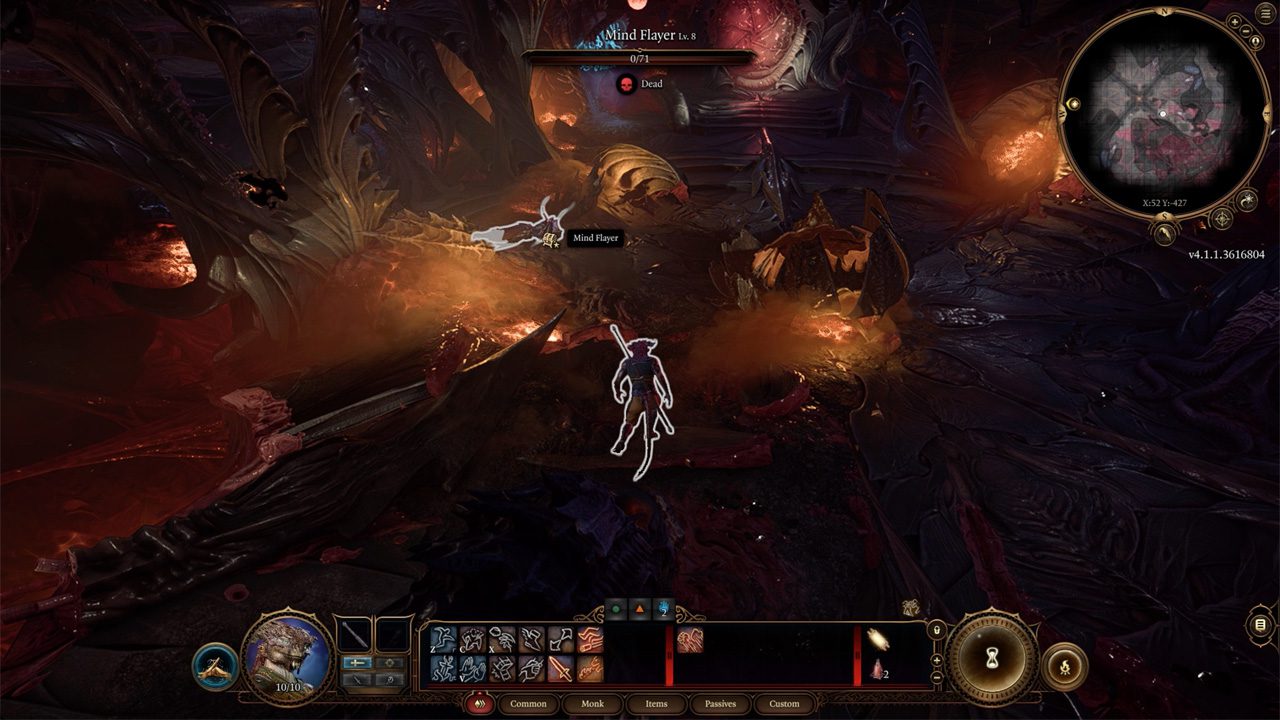Select the character portrait
Image resolution: width=1280 pixels, height=720 pixels.
288,655
